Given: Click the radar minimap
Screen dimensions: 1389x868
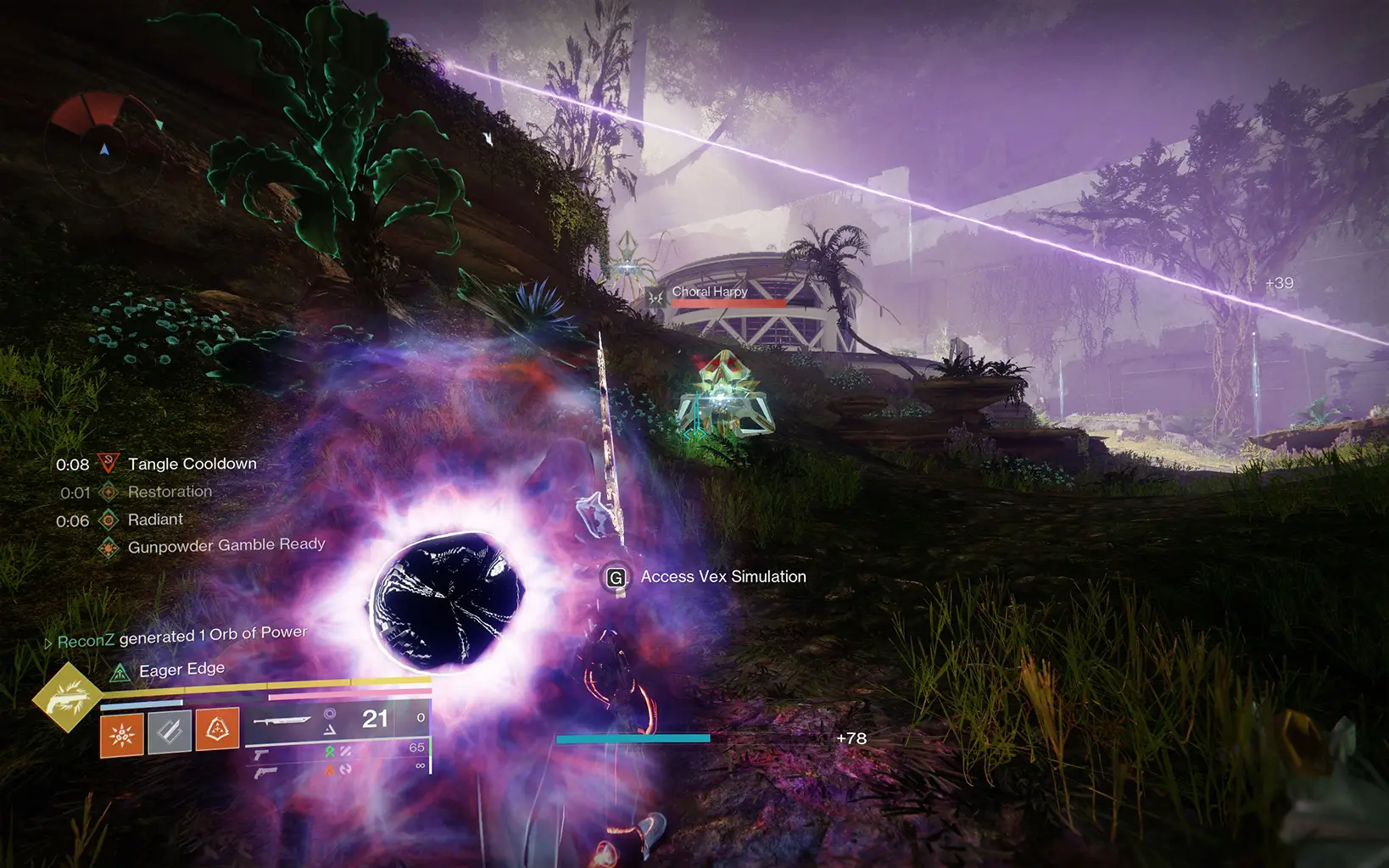Looking at the screenshot, I should tap(104, 149).
